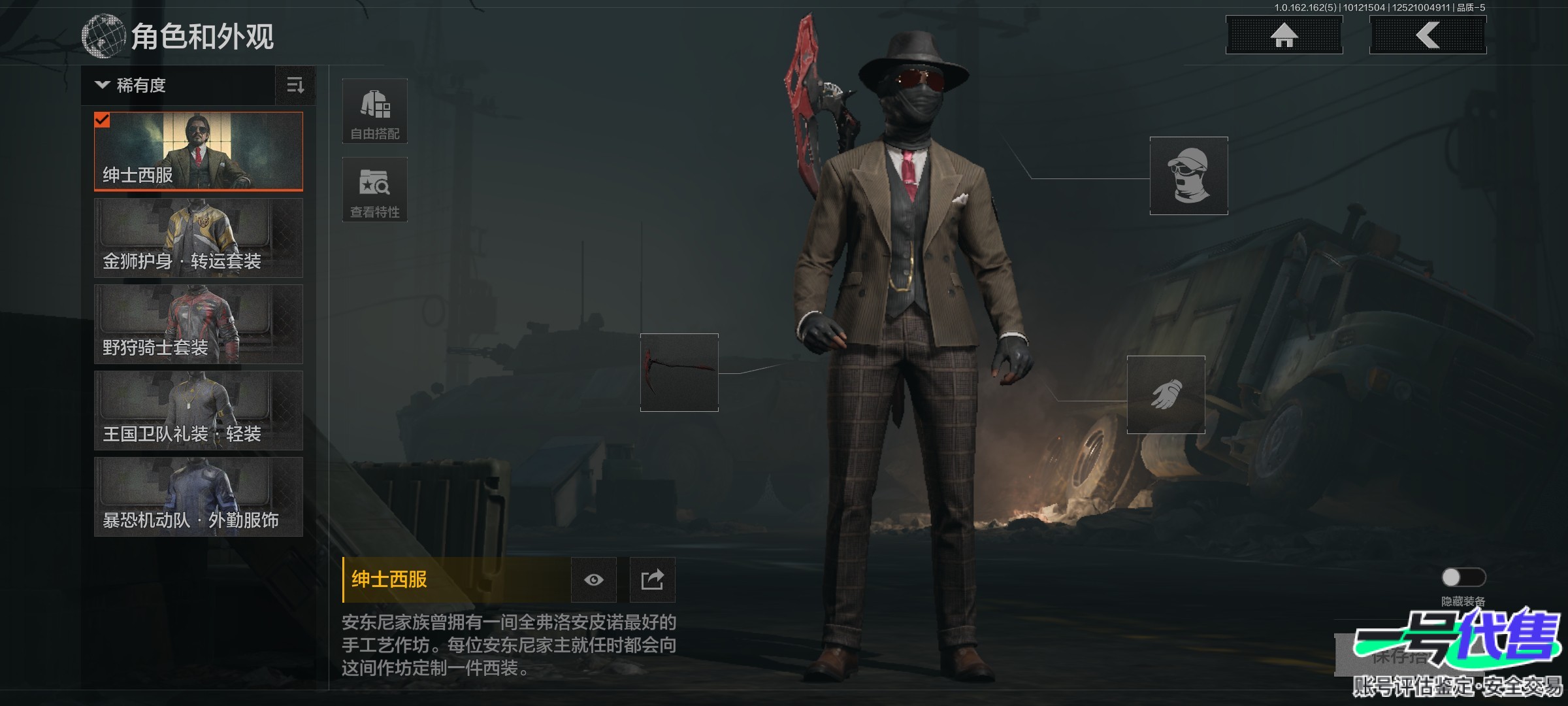Choose the 金狮护身·转运套装 outfit
The width and height of the screenshot is (1568, 706).
click(199, 238)
